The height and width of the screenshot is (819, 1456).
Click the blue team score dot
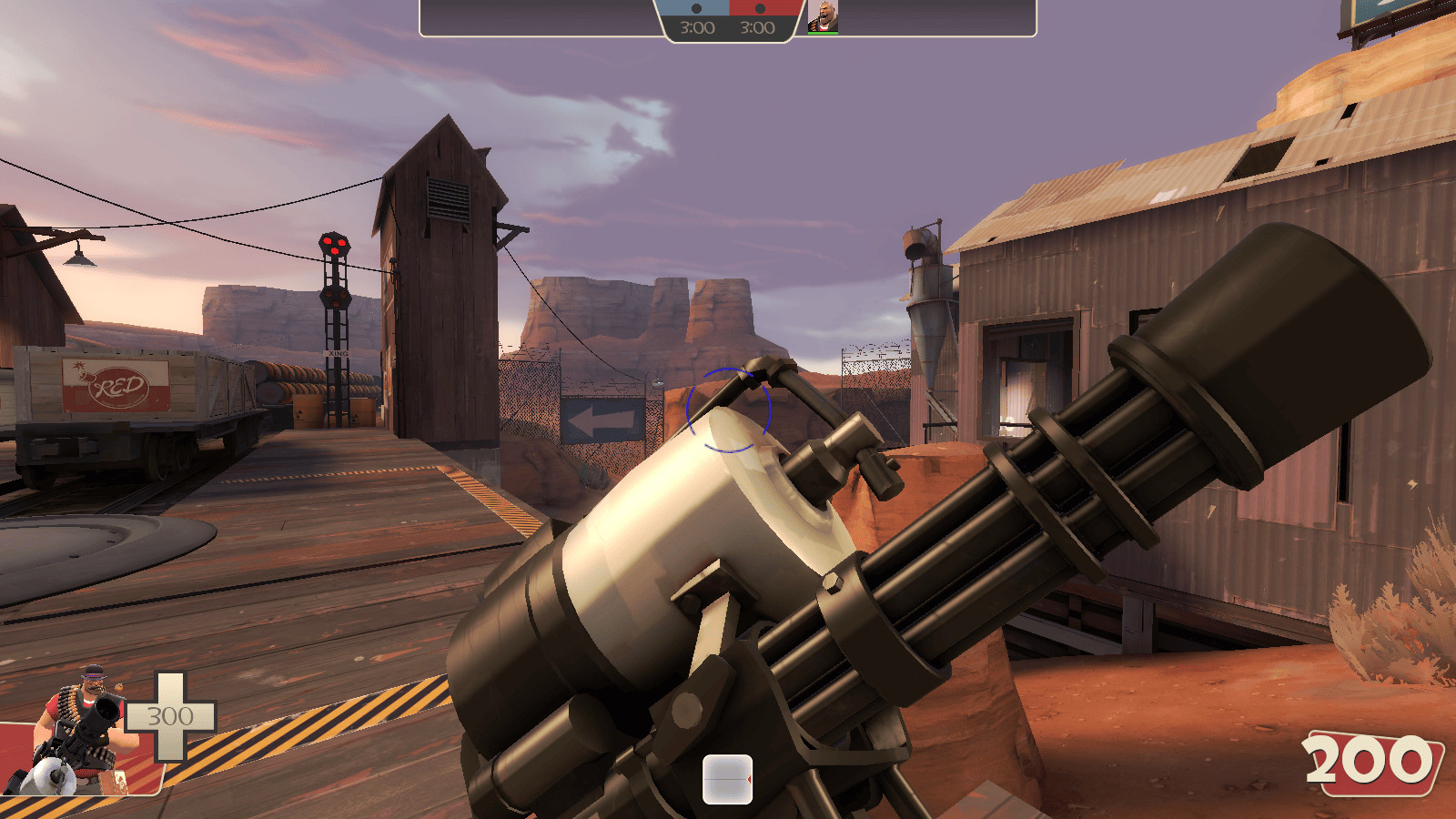pyautogui.click(x=695, y=9)
